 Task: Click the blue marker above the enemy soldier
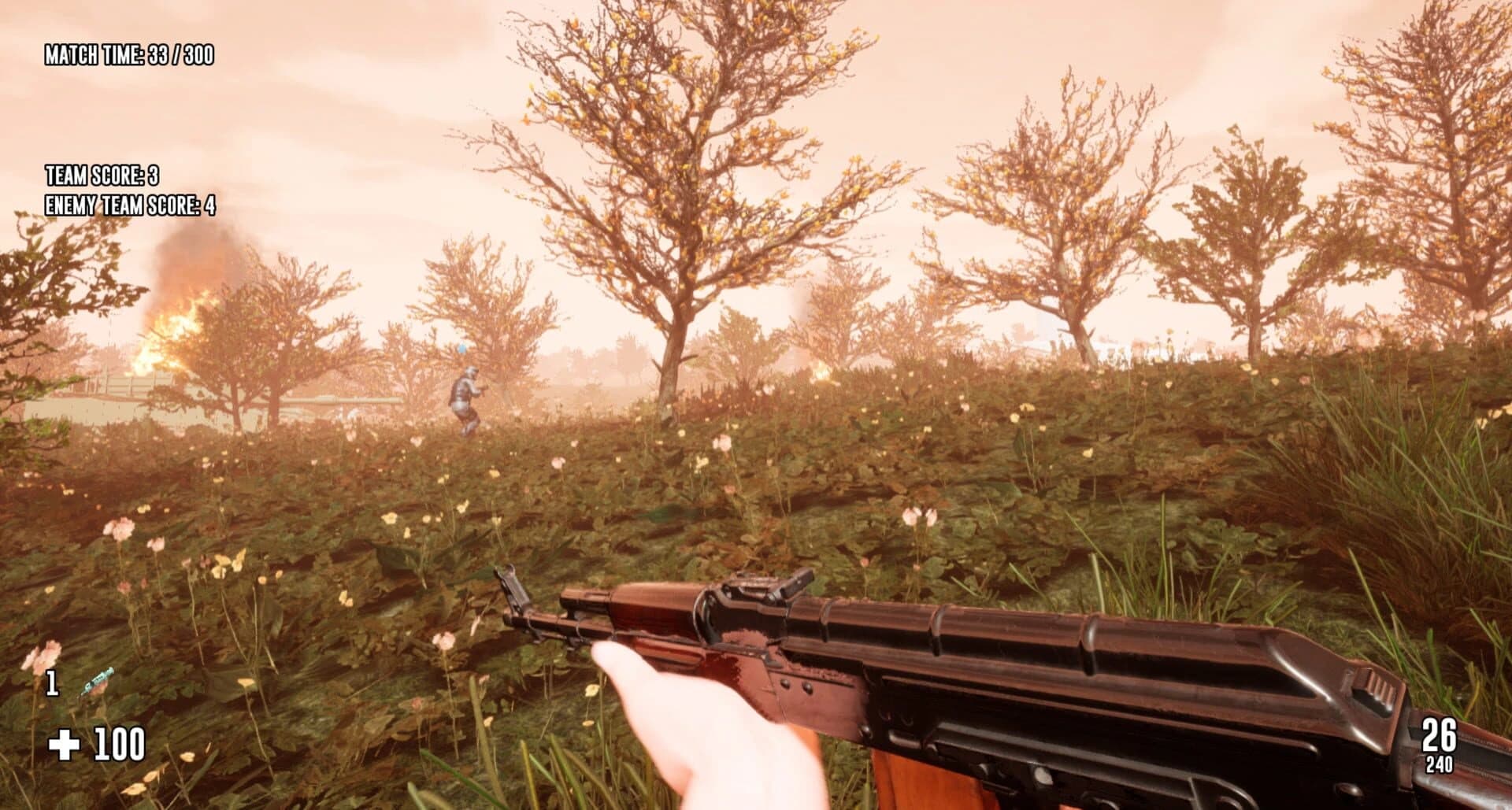[461, 349]
